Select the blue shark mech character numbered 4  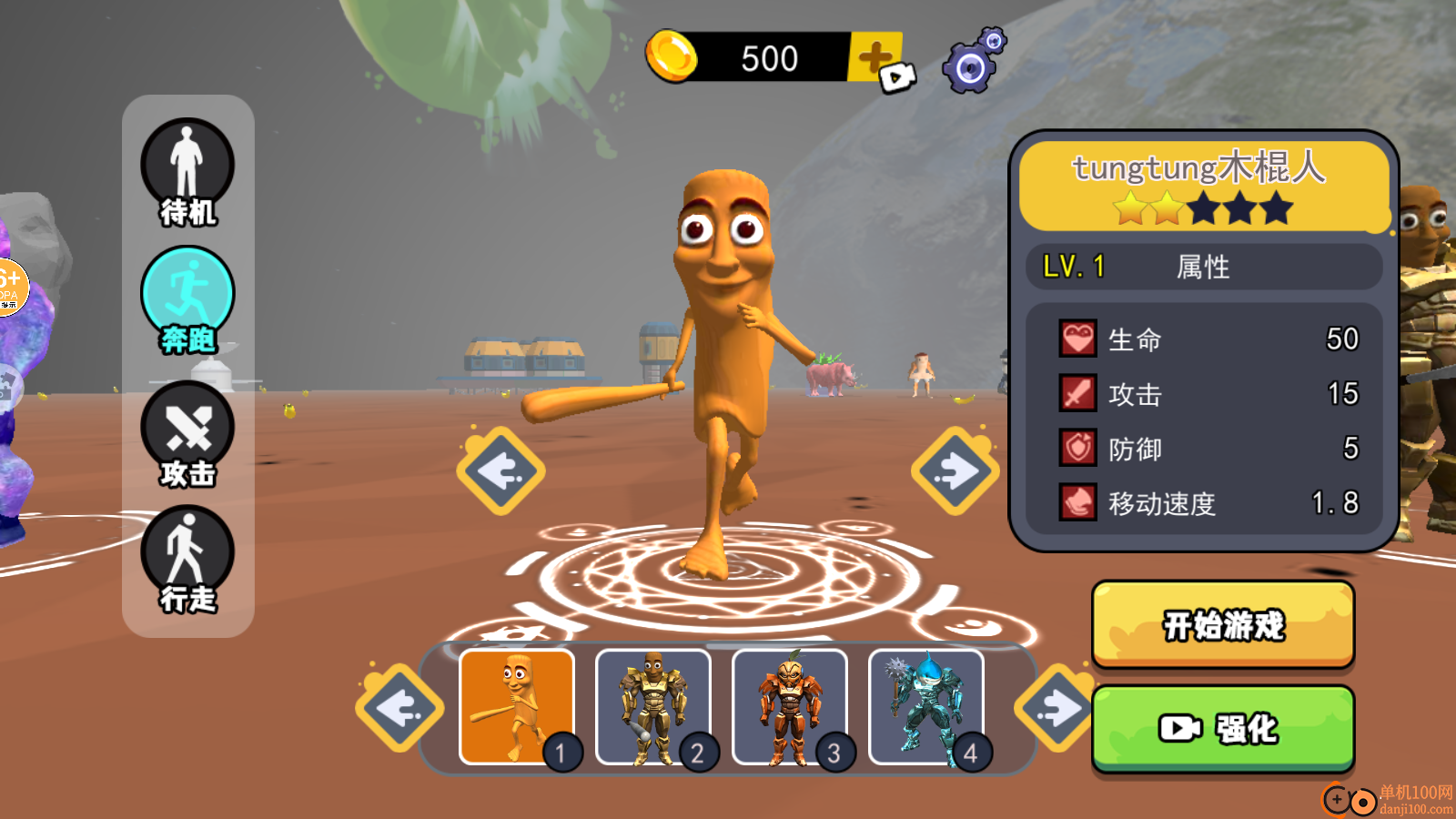coord(926,706)
